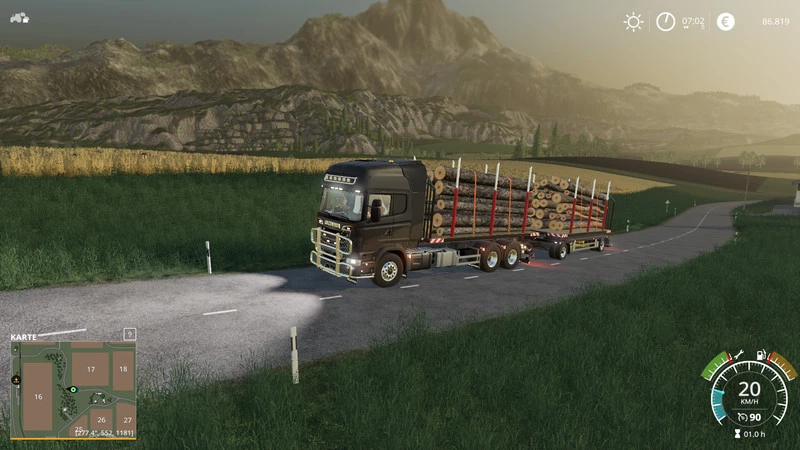Click the fuel pump icon on the speedometer
800x450 pixels.
pyautogui.click(x=761, y=355)
